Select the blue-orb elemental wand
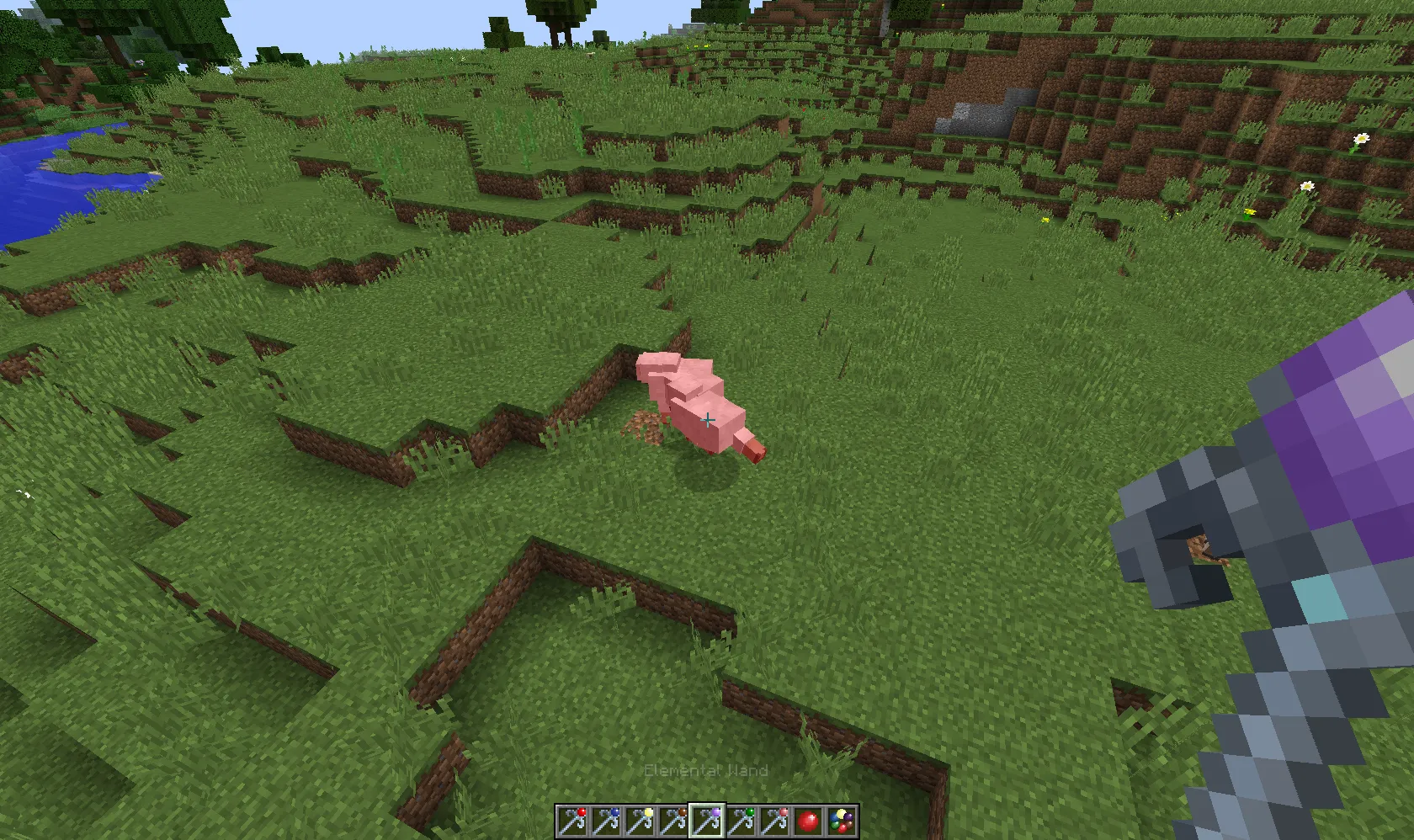 click(x=607, y=820)
